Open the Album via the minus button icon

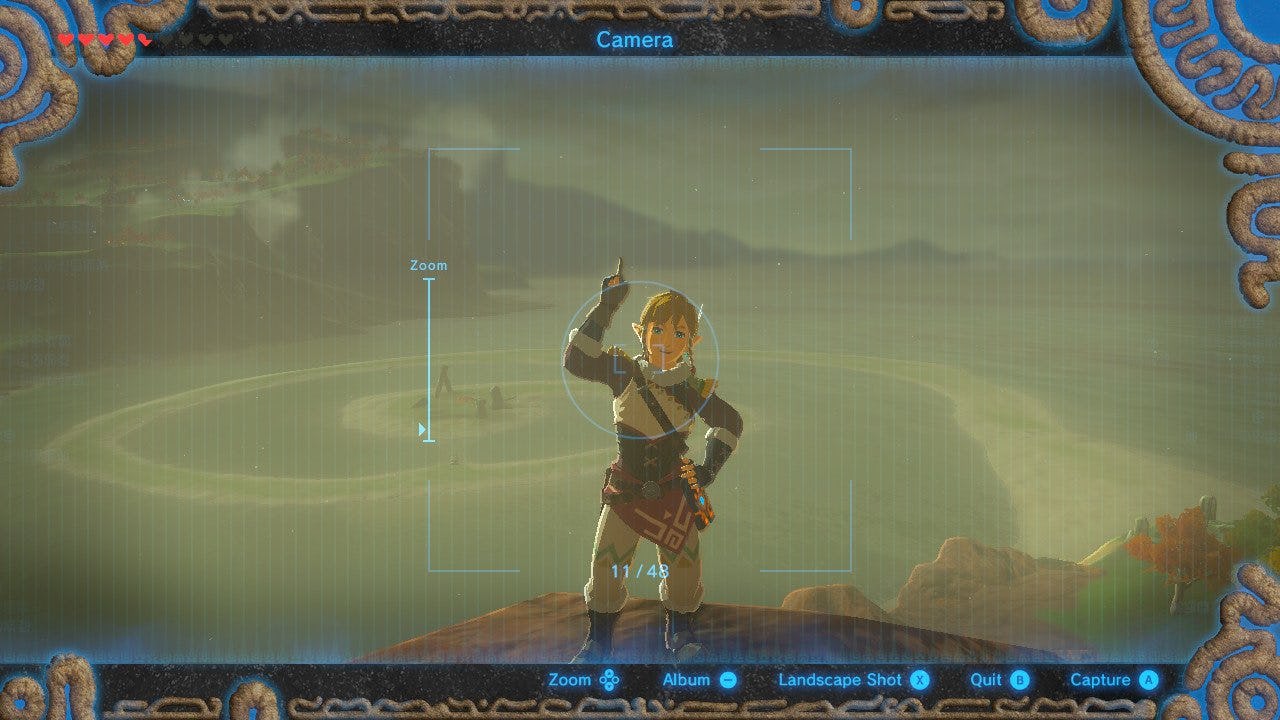click(x=727, y=679)
